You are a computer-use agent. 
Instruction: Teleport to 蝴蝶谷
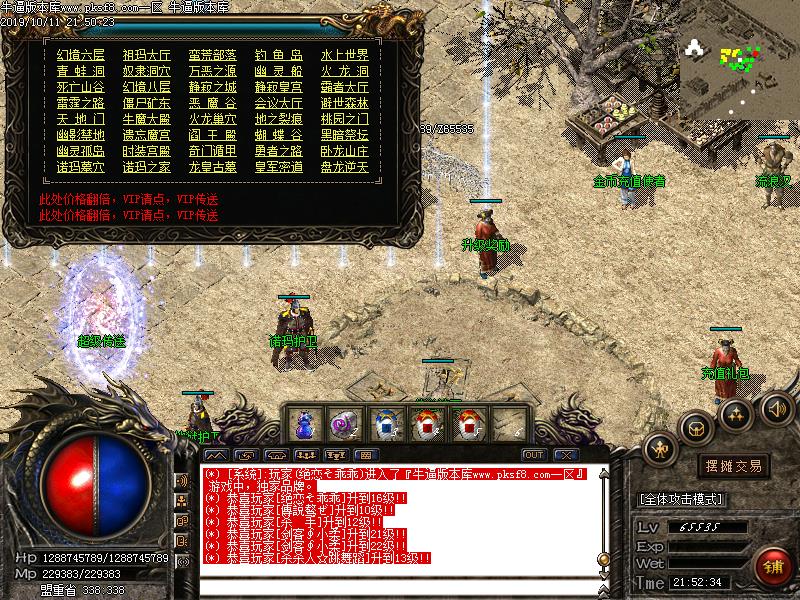pos(279,135)
